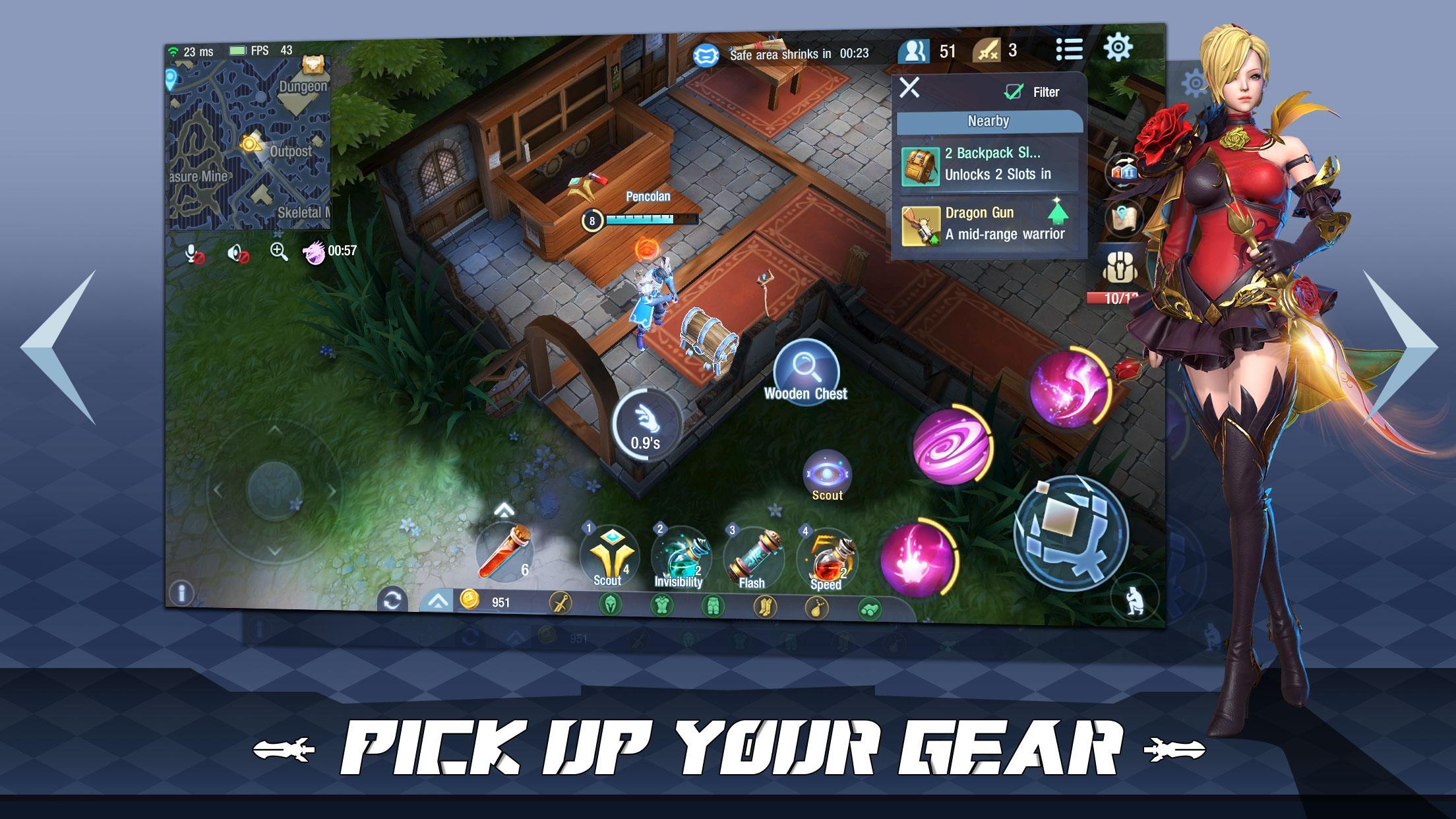The height and width of the screenshot is (819, 1456).
Task: Switch to the Nearby tab in the loot panel
Action: (988, 121)
